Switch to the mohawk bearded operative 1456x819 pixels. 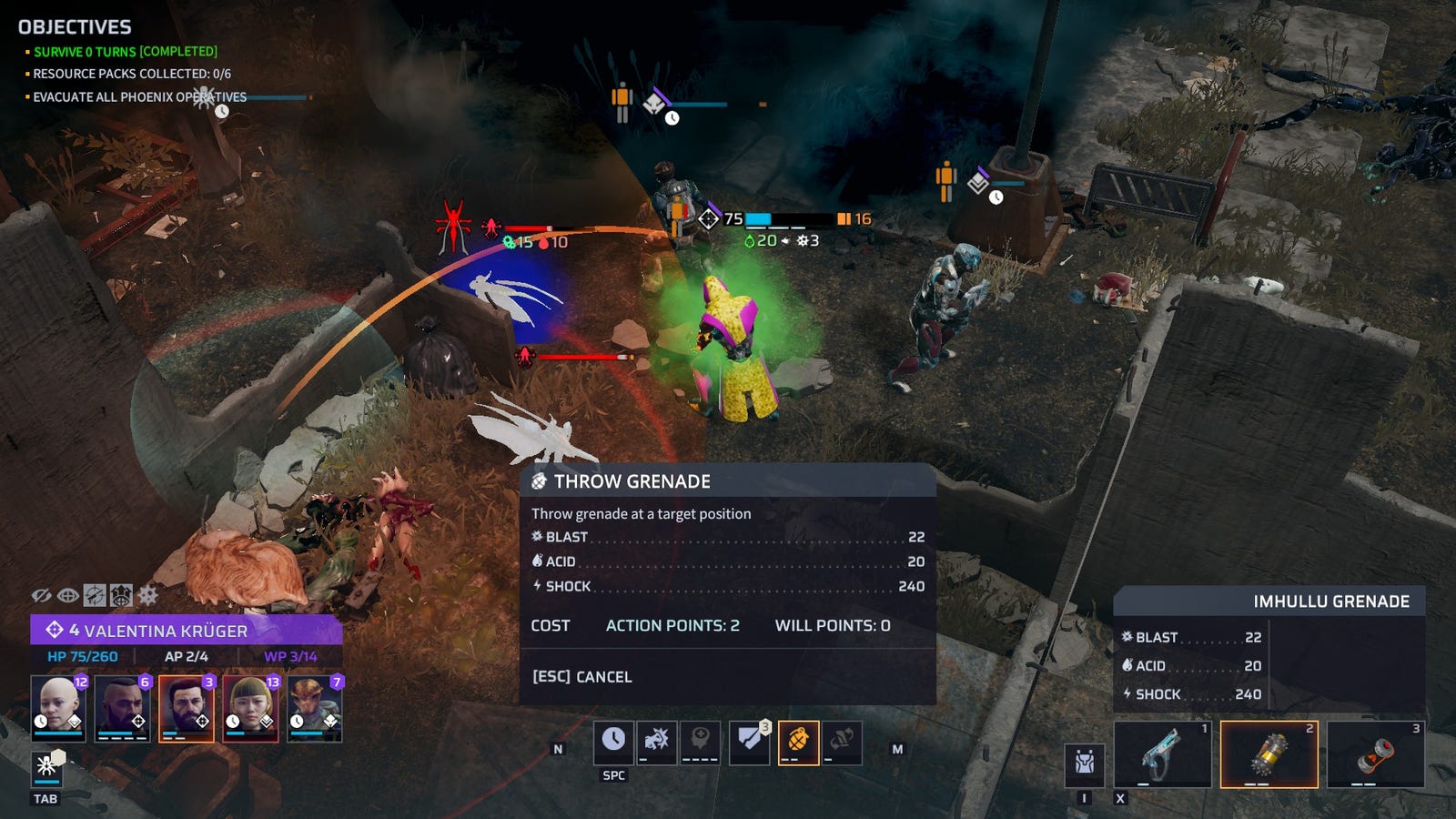122,708
